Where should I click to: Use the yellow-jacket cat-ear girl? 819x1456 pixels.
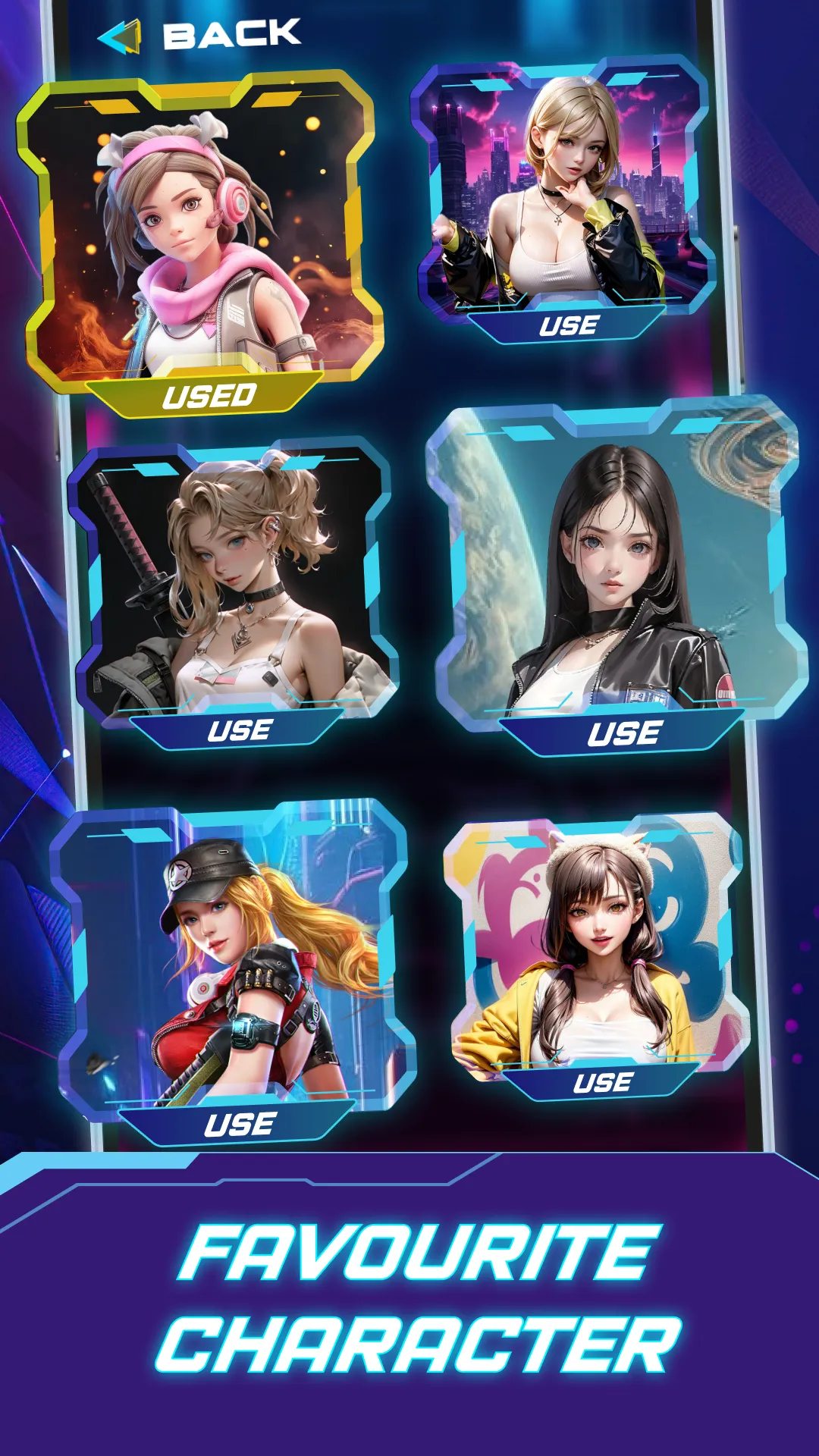coord(602,1082)
